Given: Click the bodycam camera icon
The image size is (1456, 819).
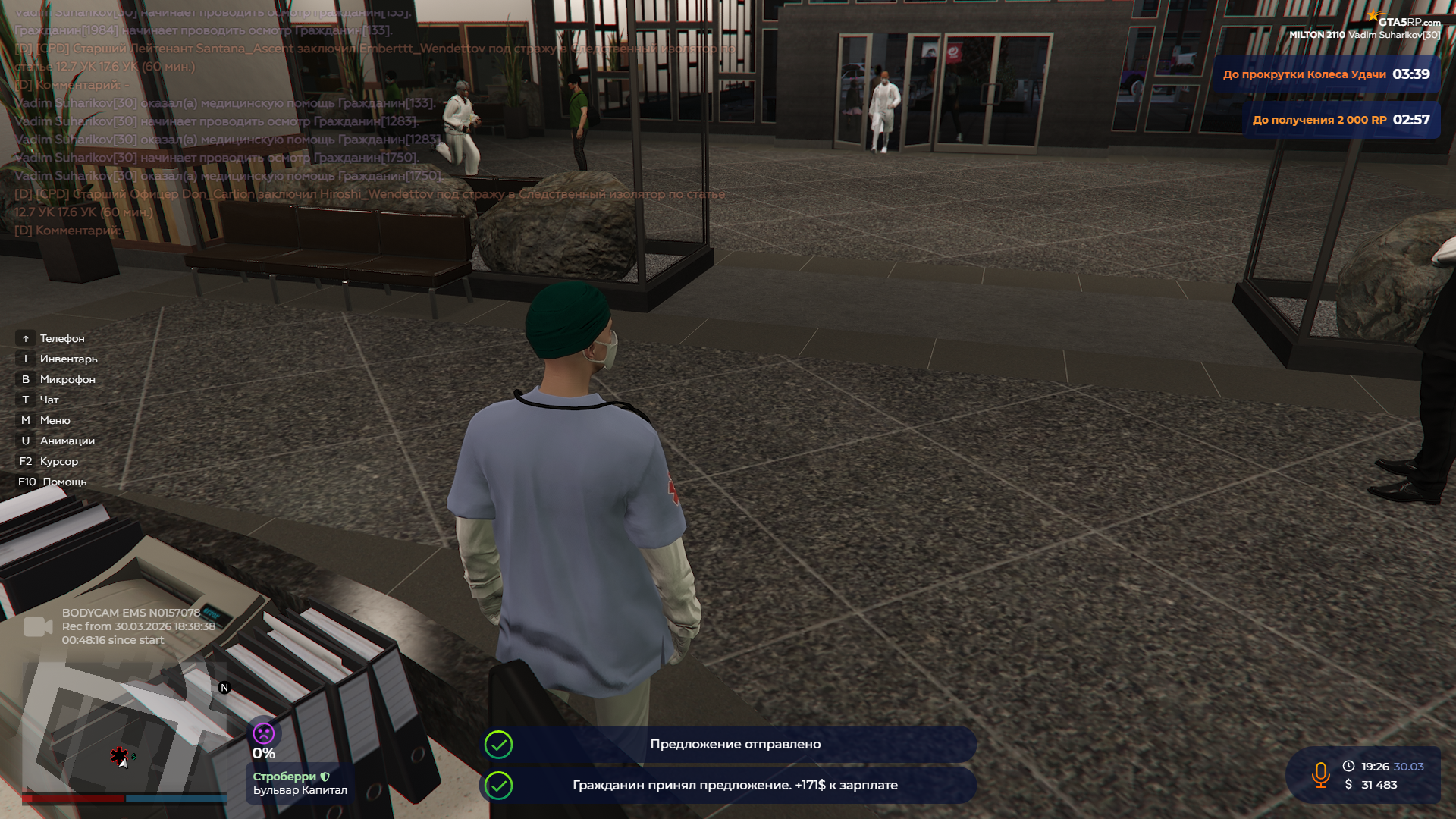Looking at the screenshot, I should [38, 627].
